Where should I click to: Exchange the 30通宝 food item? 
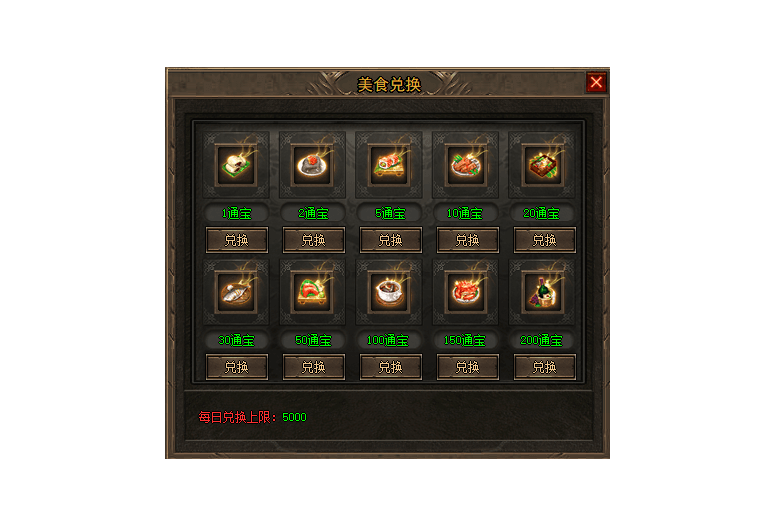(x=236, y=367)
